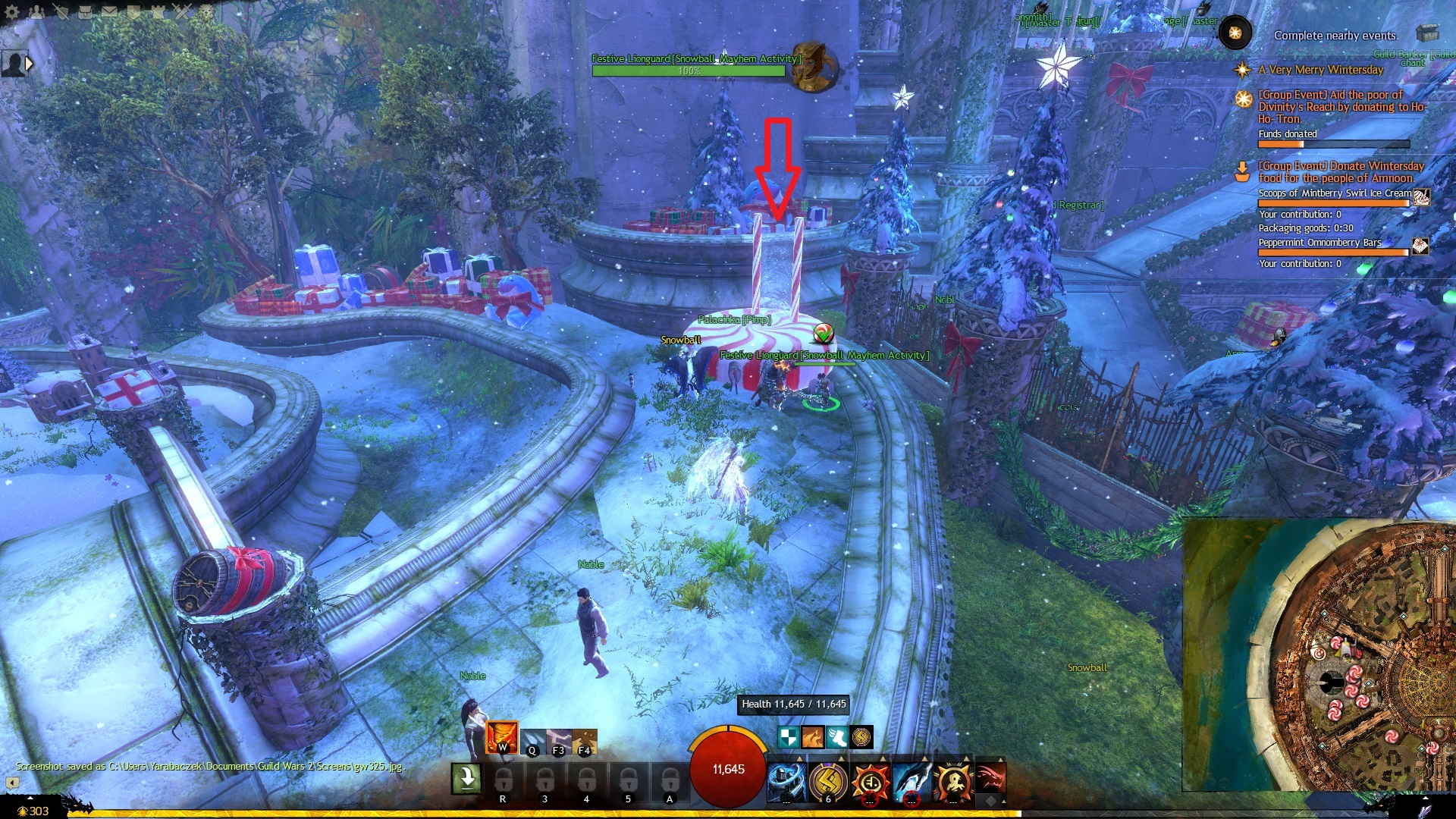Open the PvP crossed swords icon
Image resolution: width=1456 pixels, height=819 pixels.
[182, 11]
